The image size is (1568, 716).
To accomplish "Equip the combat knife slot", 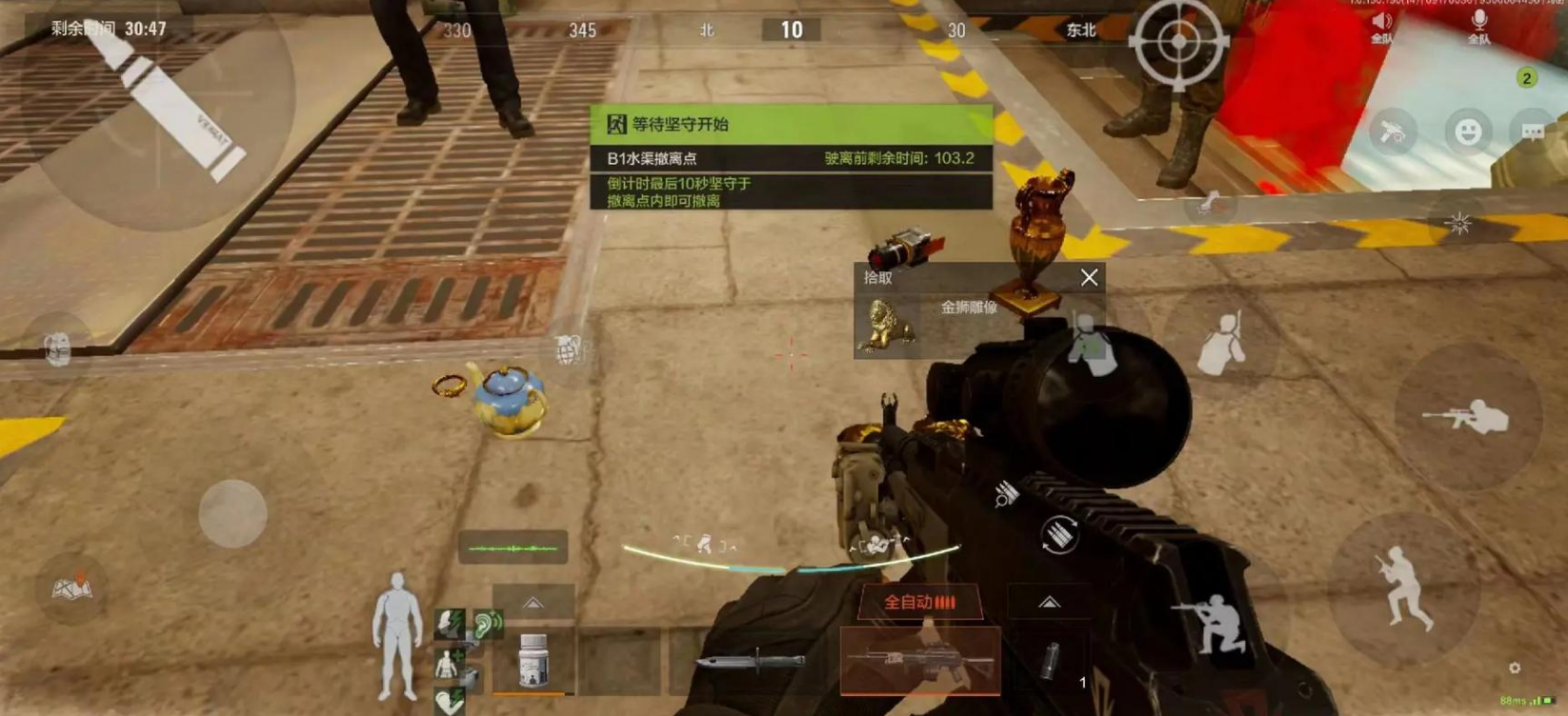I will click(x=752, y=661).
